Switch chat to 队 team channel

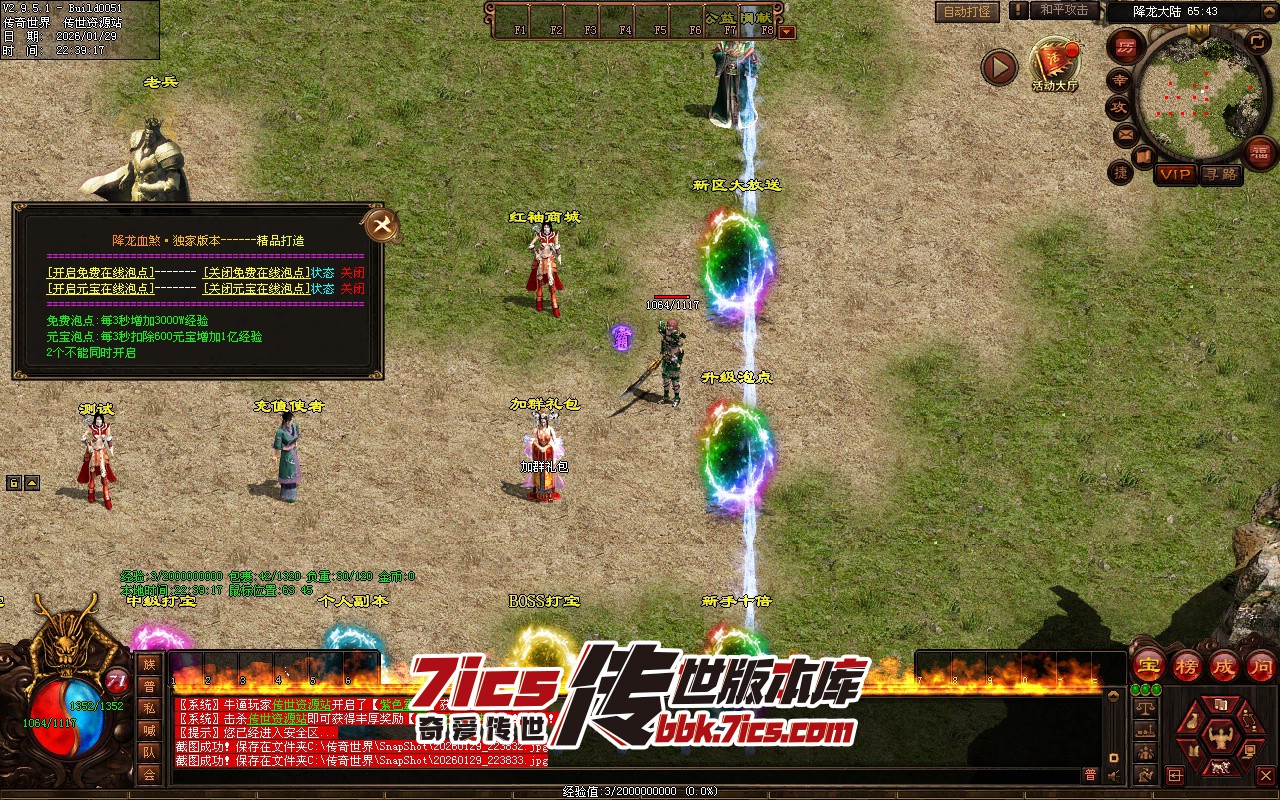coord(149,752)
